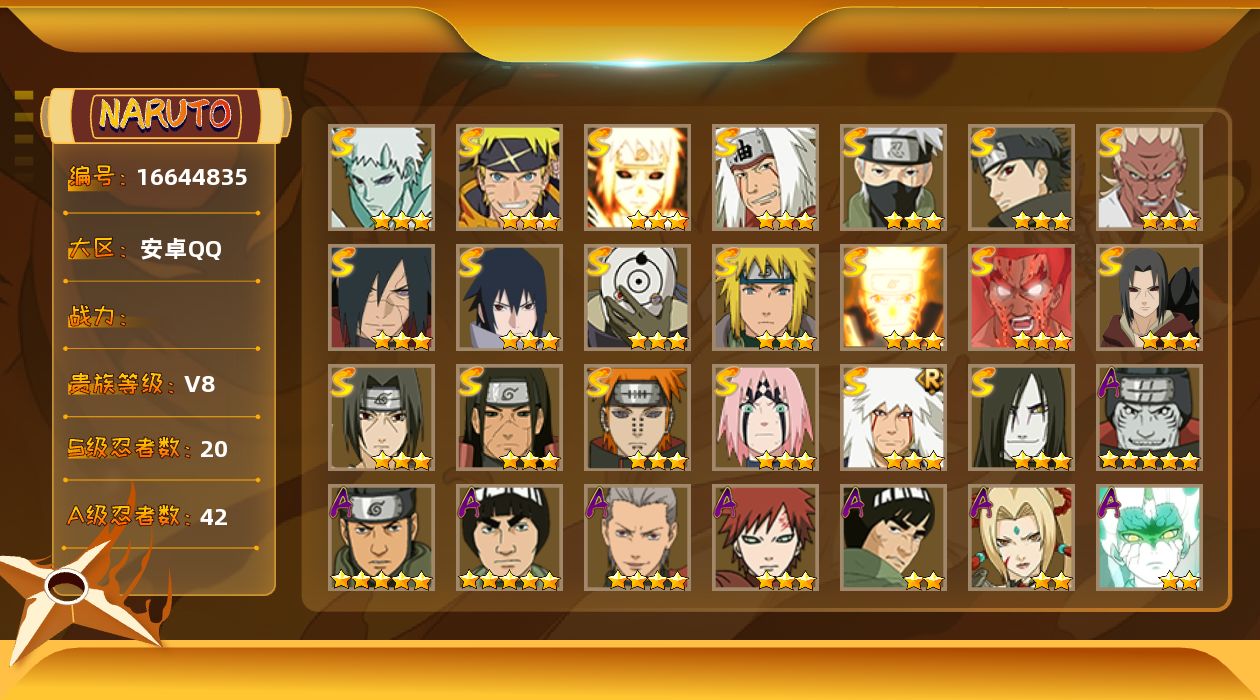The width and height of the screenshot is (1260, 700).
Task: Choose the Jiraiya portrait with R badge
Action: [893, 417]
